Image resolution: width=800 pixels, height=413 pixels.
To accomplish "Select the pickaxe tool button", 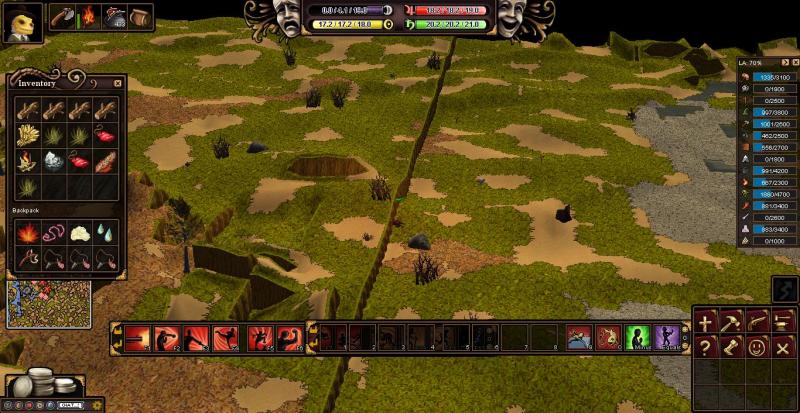I will pos(732,322).
